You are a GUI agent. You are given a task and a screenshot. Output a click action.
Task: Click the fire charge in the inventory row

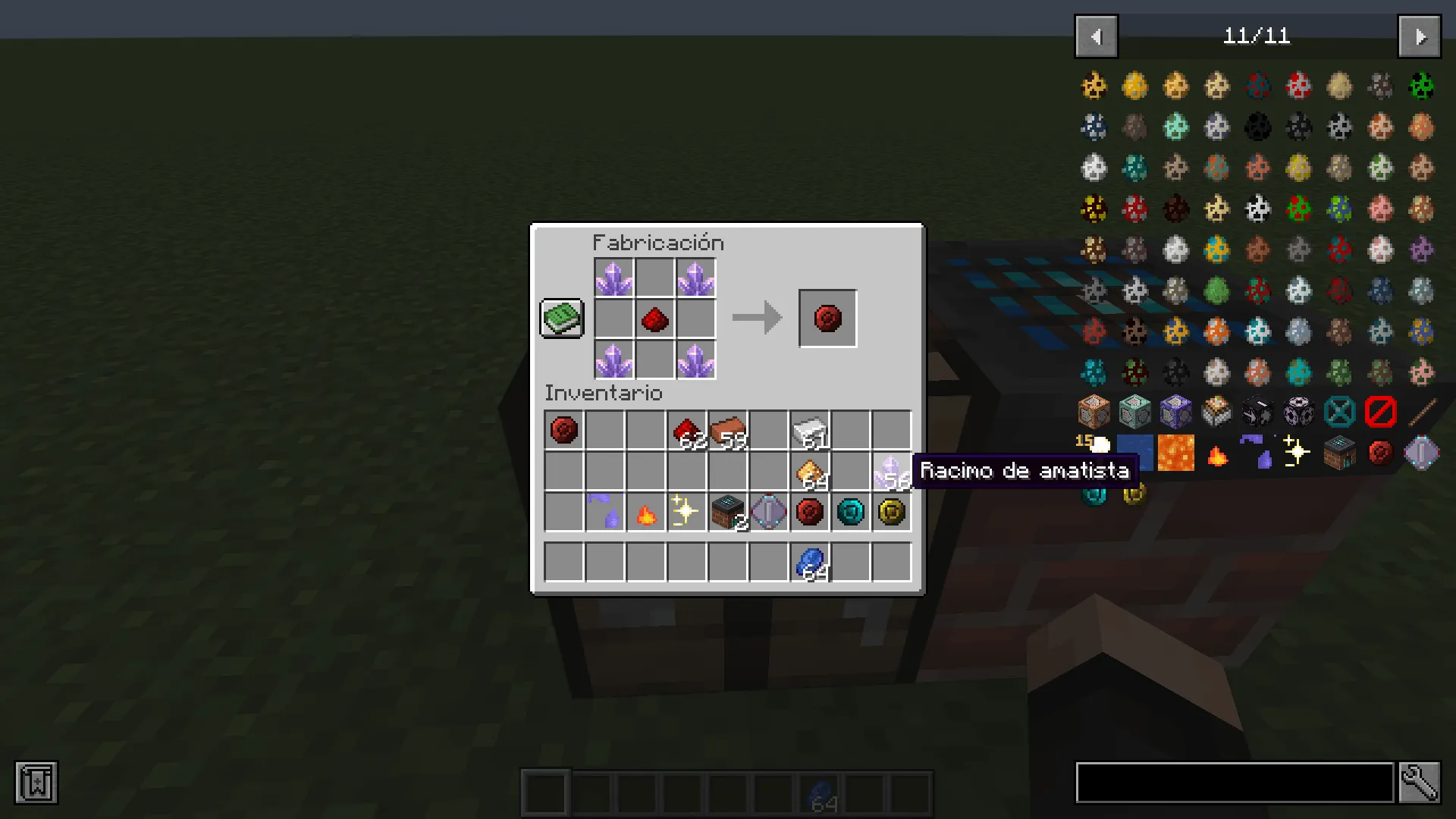click(645, 513)
